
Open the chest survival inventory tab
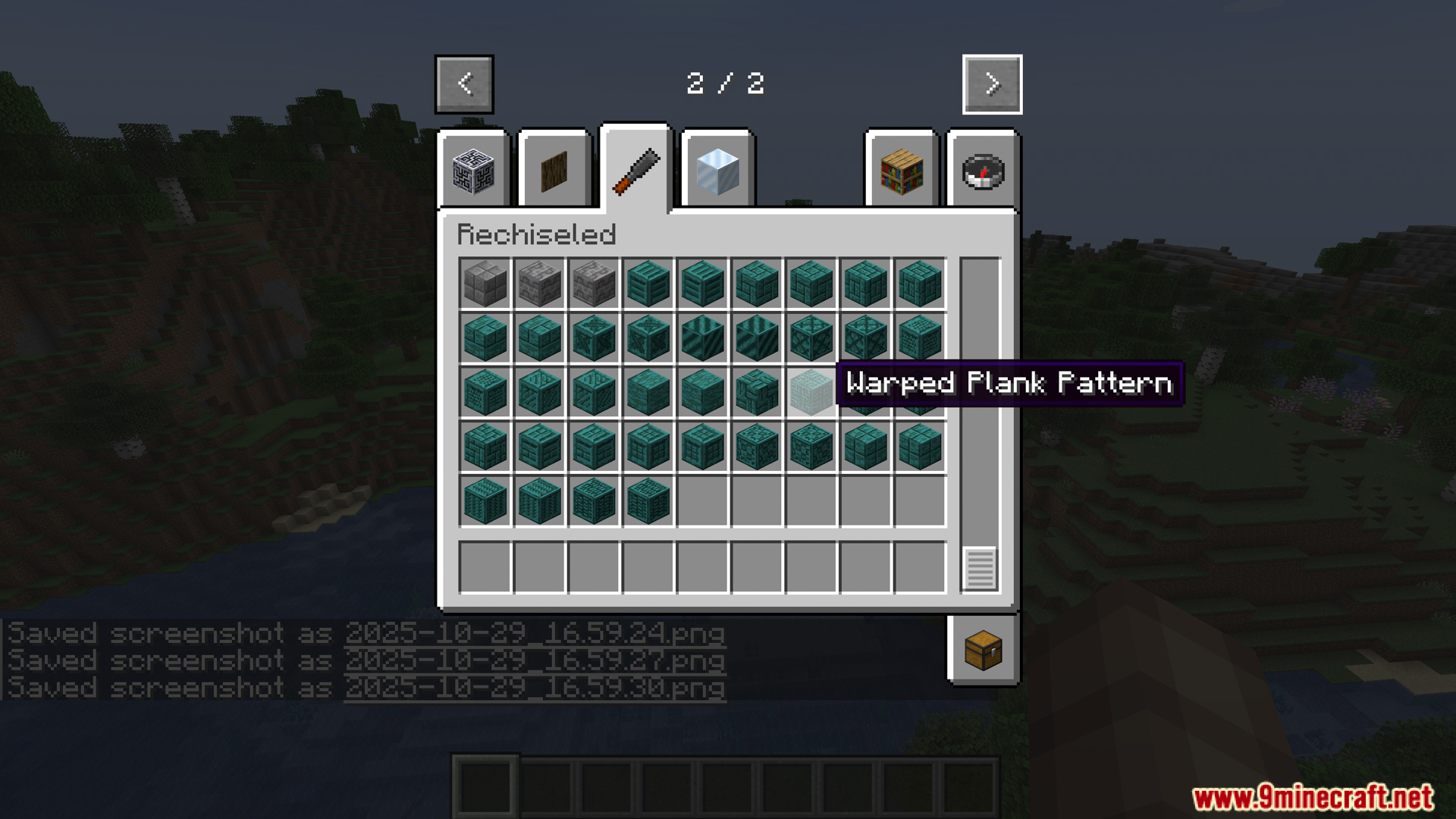983,650
